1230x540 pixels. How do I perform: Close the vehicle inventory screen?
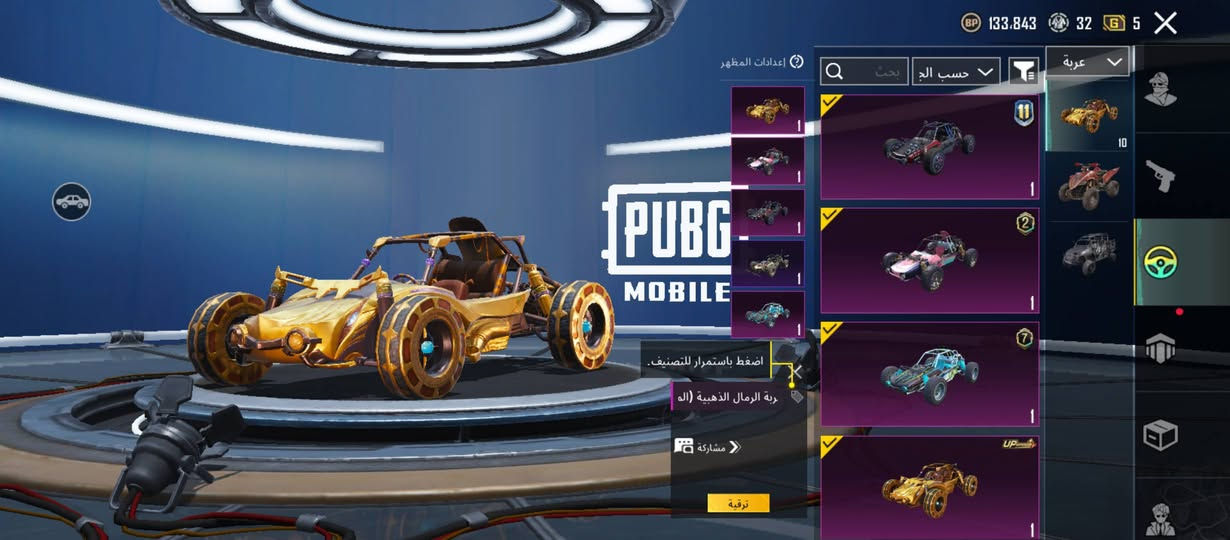click(1165, 23)
